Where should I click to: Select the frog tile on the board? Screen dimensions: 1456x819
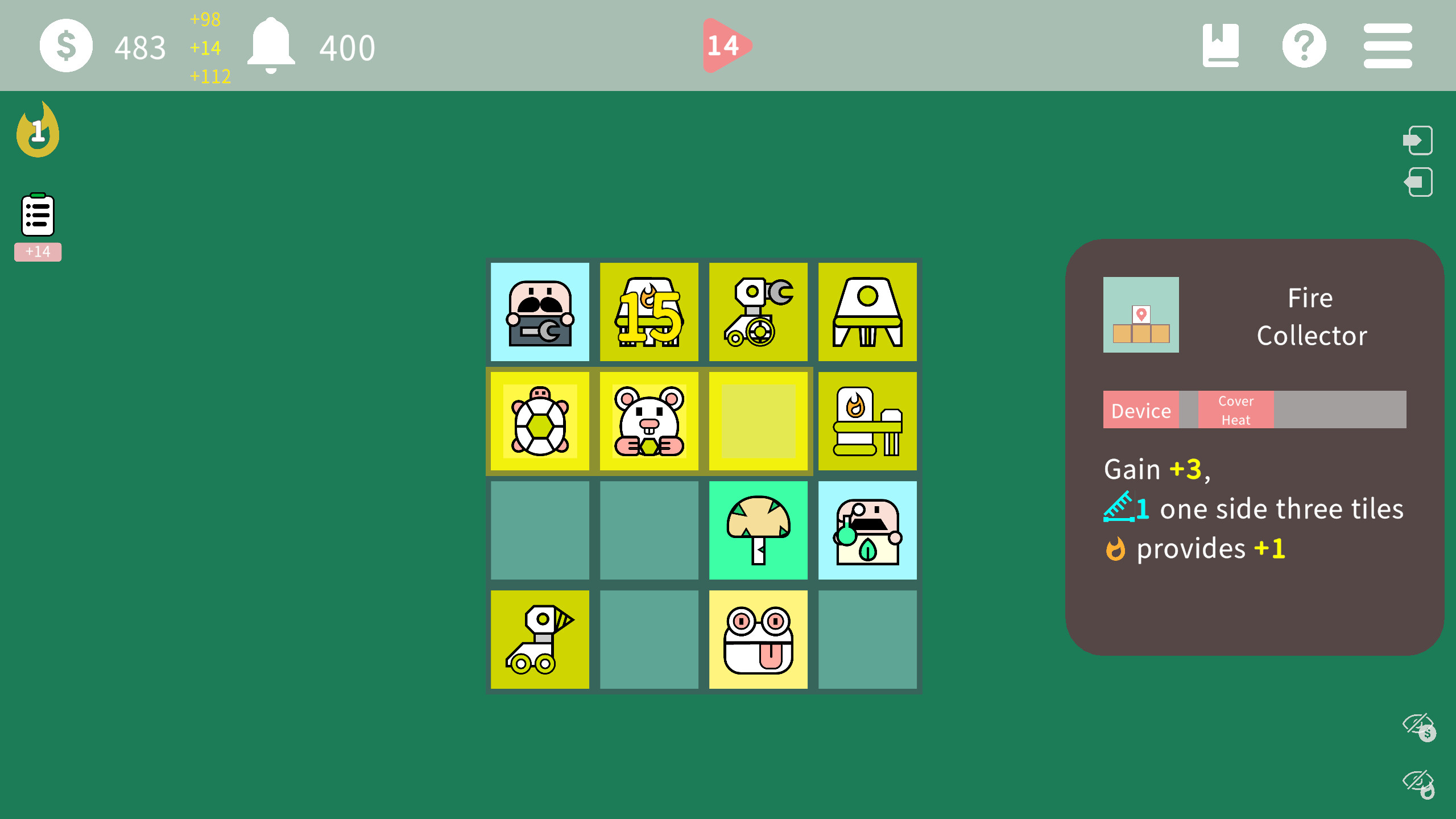[758, 639]
